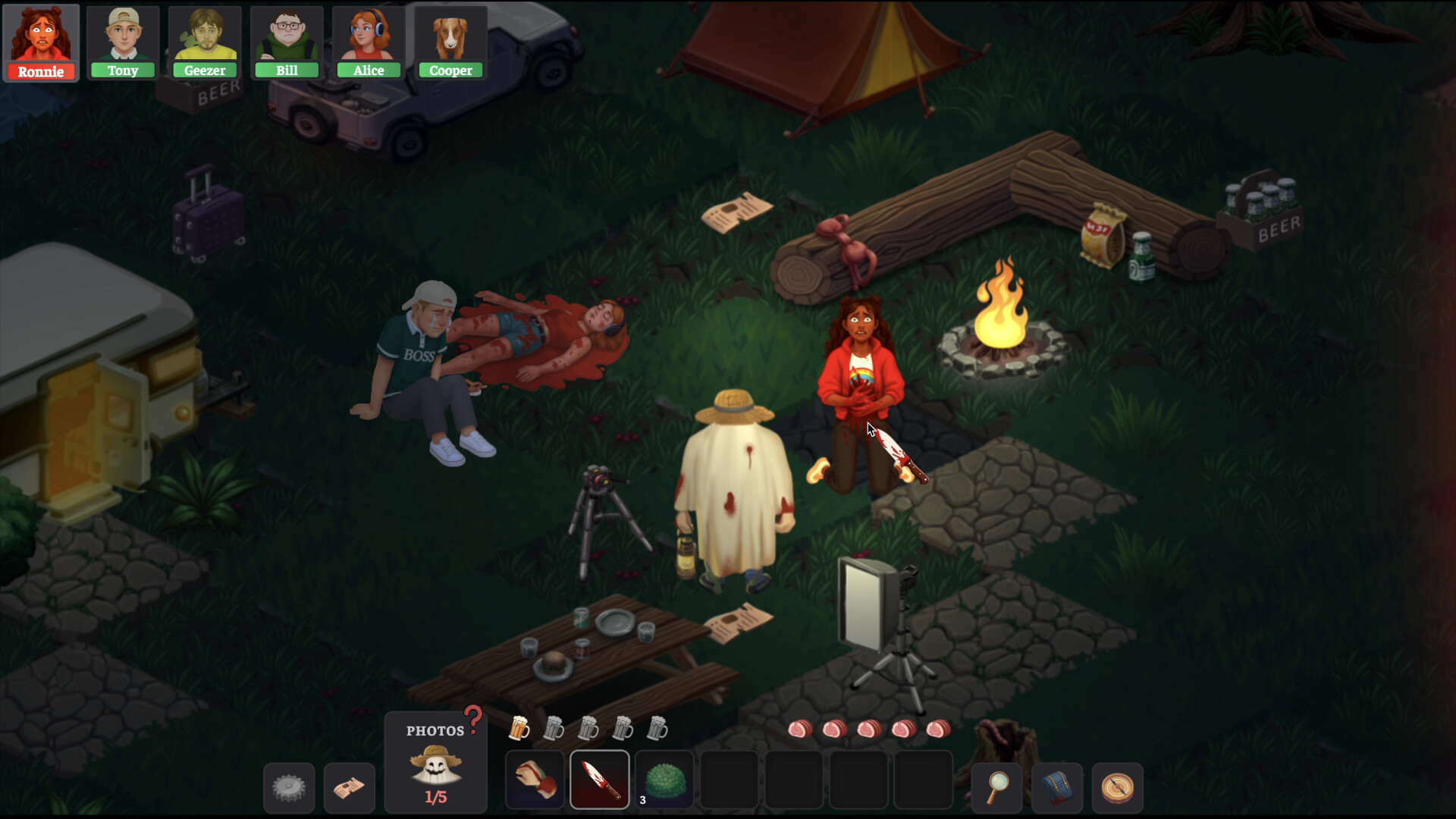Open the backpack inventory
The width and height of the screenshot is (1456, 819).
point(1057,787)
